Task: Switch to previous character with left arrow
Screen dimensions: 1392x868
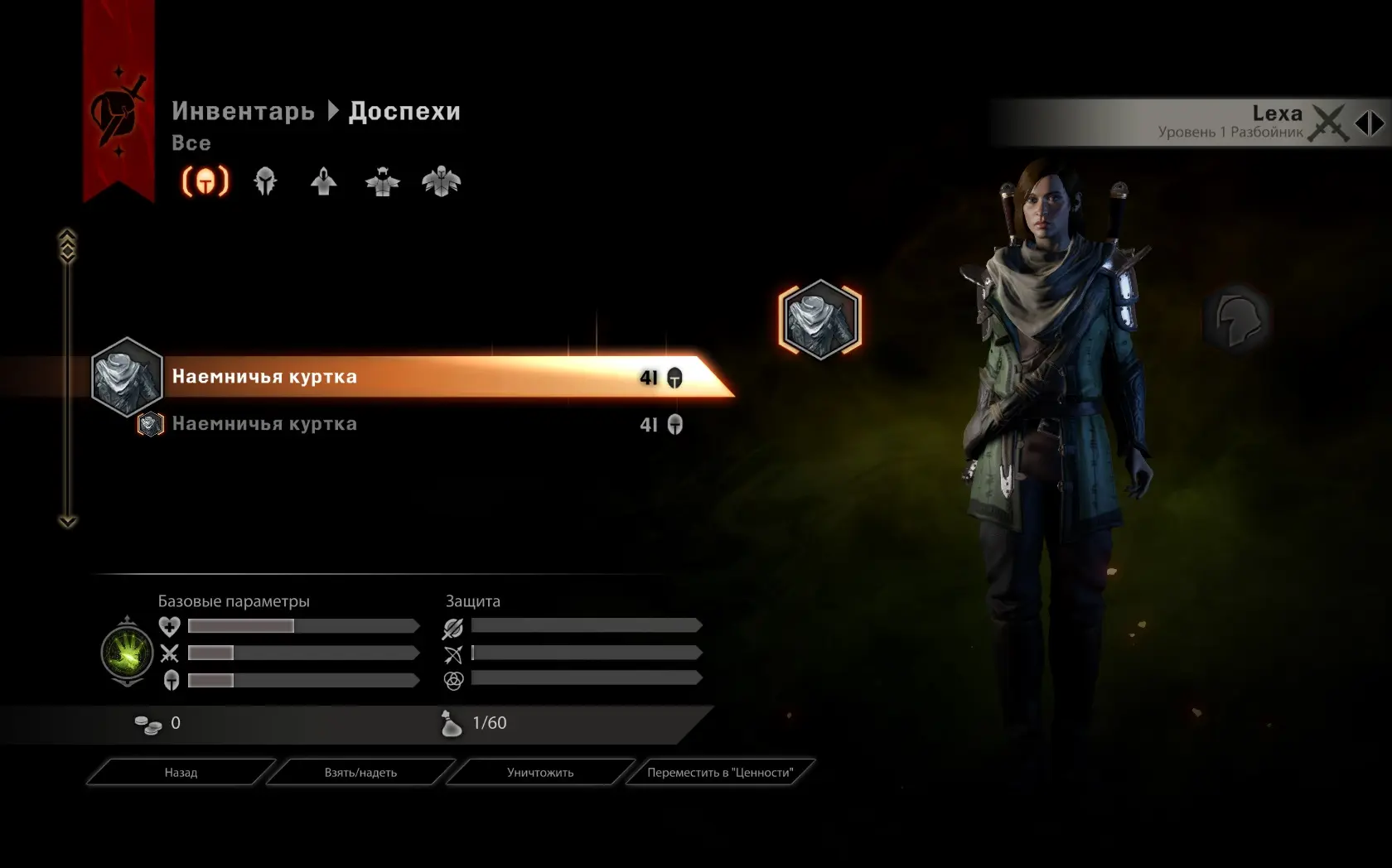Action: point(1362,123)
